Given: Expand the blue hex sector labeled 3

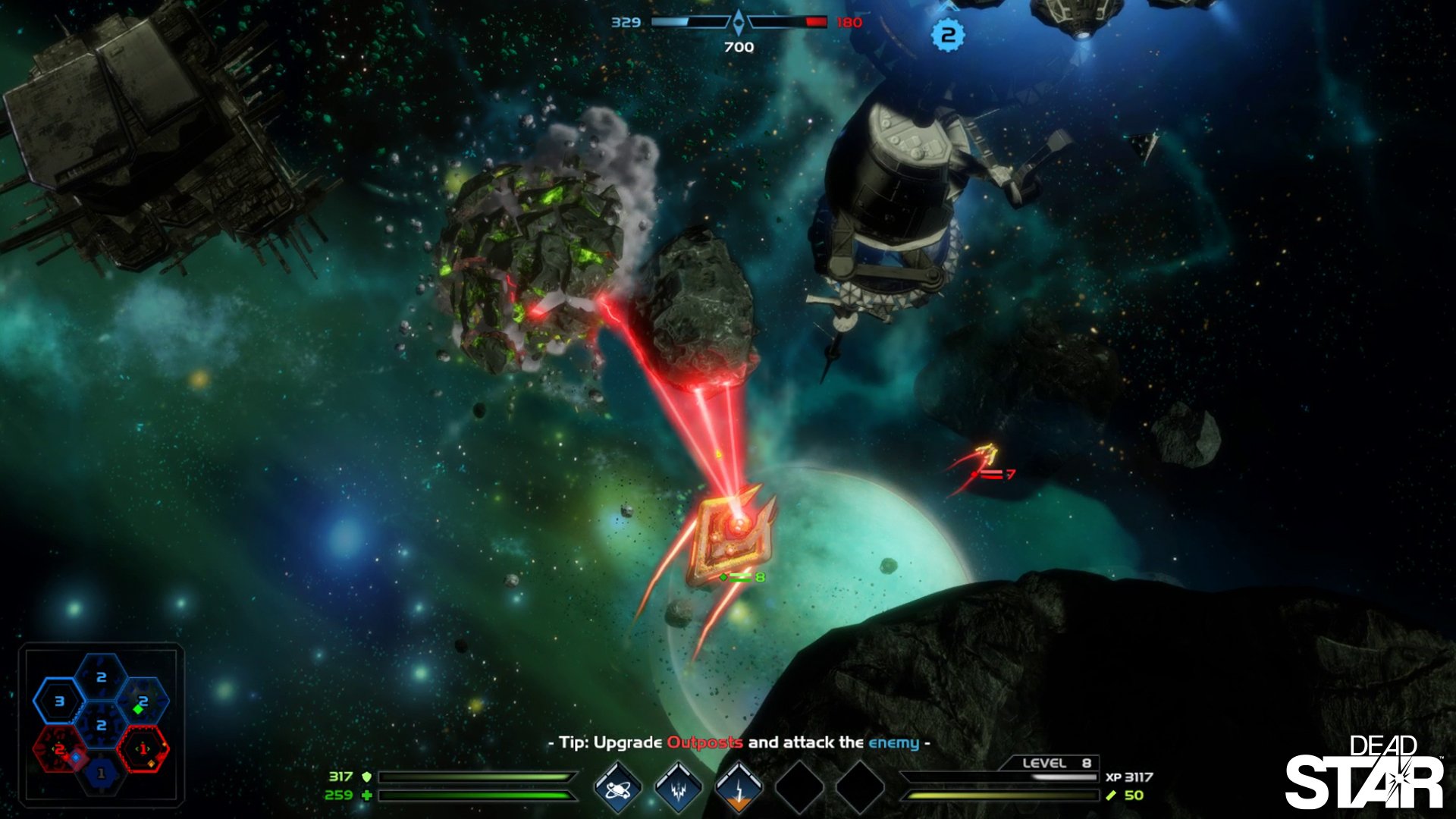Looking at the screenshot, I should point(60,701).
